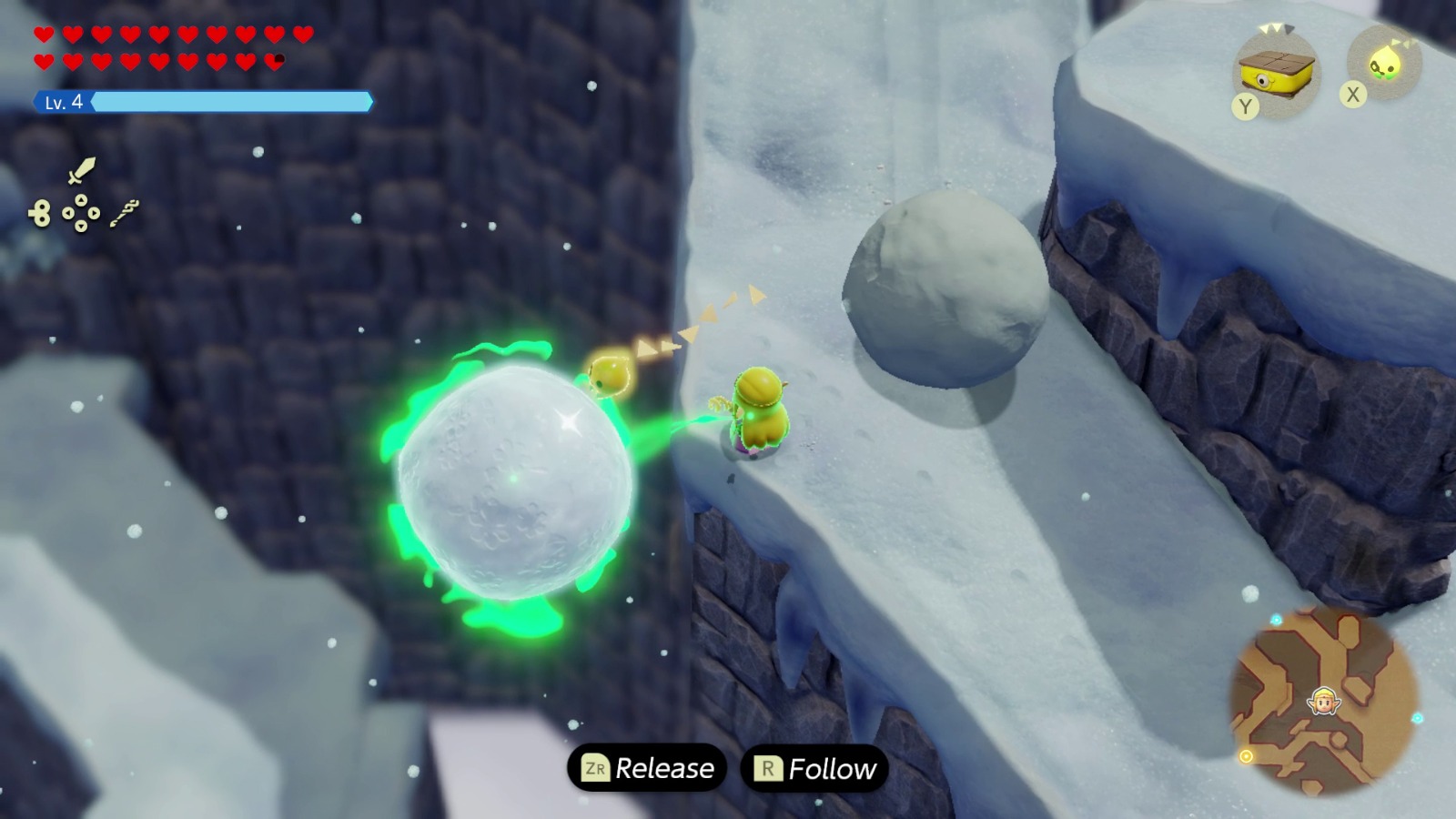Click the magic rod icon near the d-pad
The width and height of the screenshot is (1456, 819).
(x=125, y=213)
